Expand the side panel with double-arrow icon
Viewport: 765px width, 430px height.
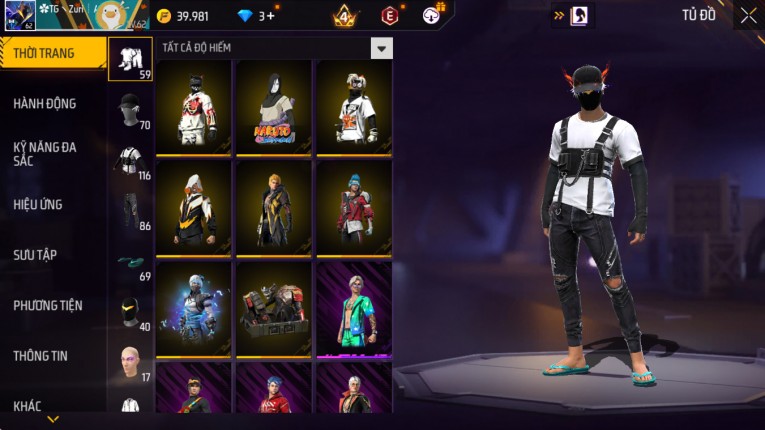click(x=559, y=15)
